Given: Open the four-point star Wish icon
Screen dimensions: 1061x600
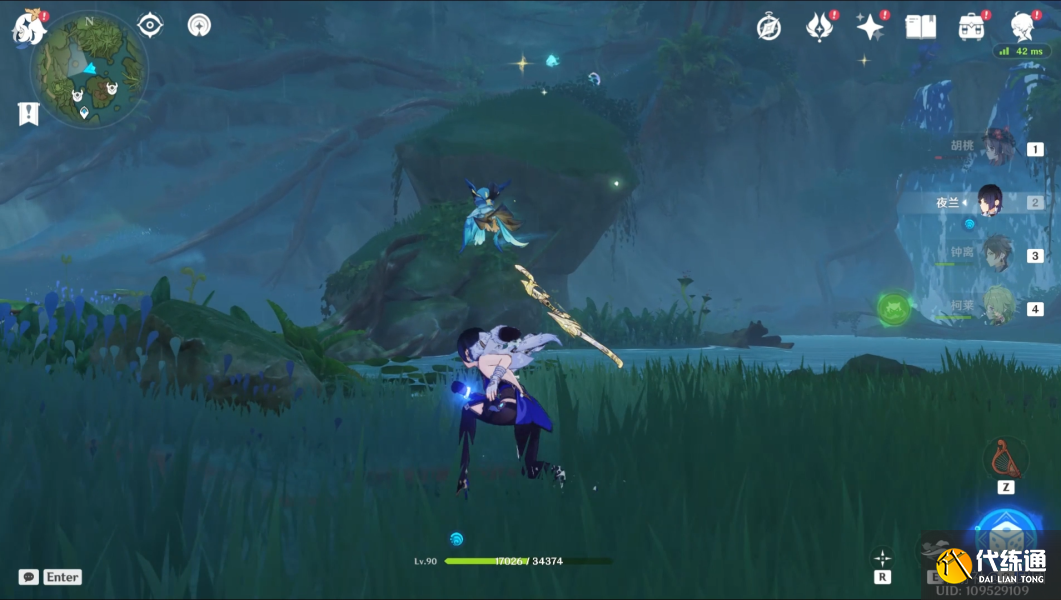Looking at the screenshot, I should coord(869,27).
